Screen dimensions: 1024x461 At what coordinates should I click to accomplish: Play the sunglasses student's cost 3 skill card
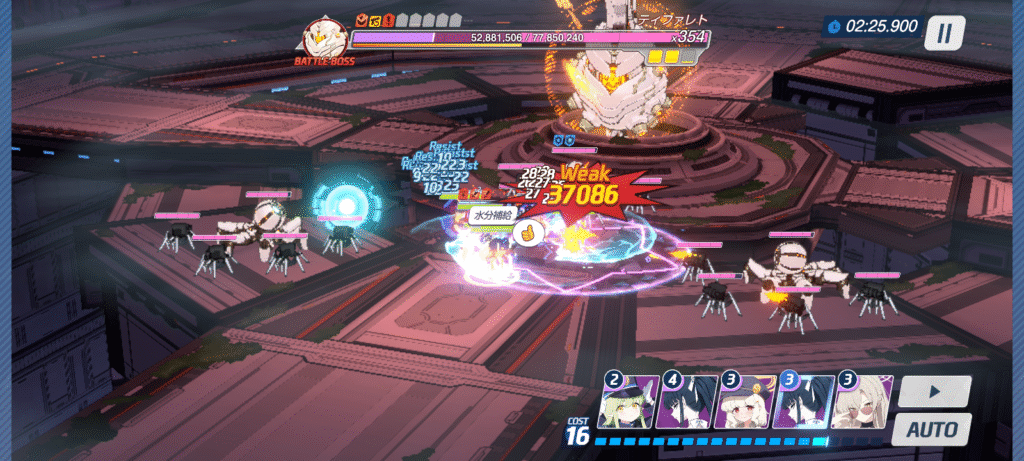coord(860,402)
